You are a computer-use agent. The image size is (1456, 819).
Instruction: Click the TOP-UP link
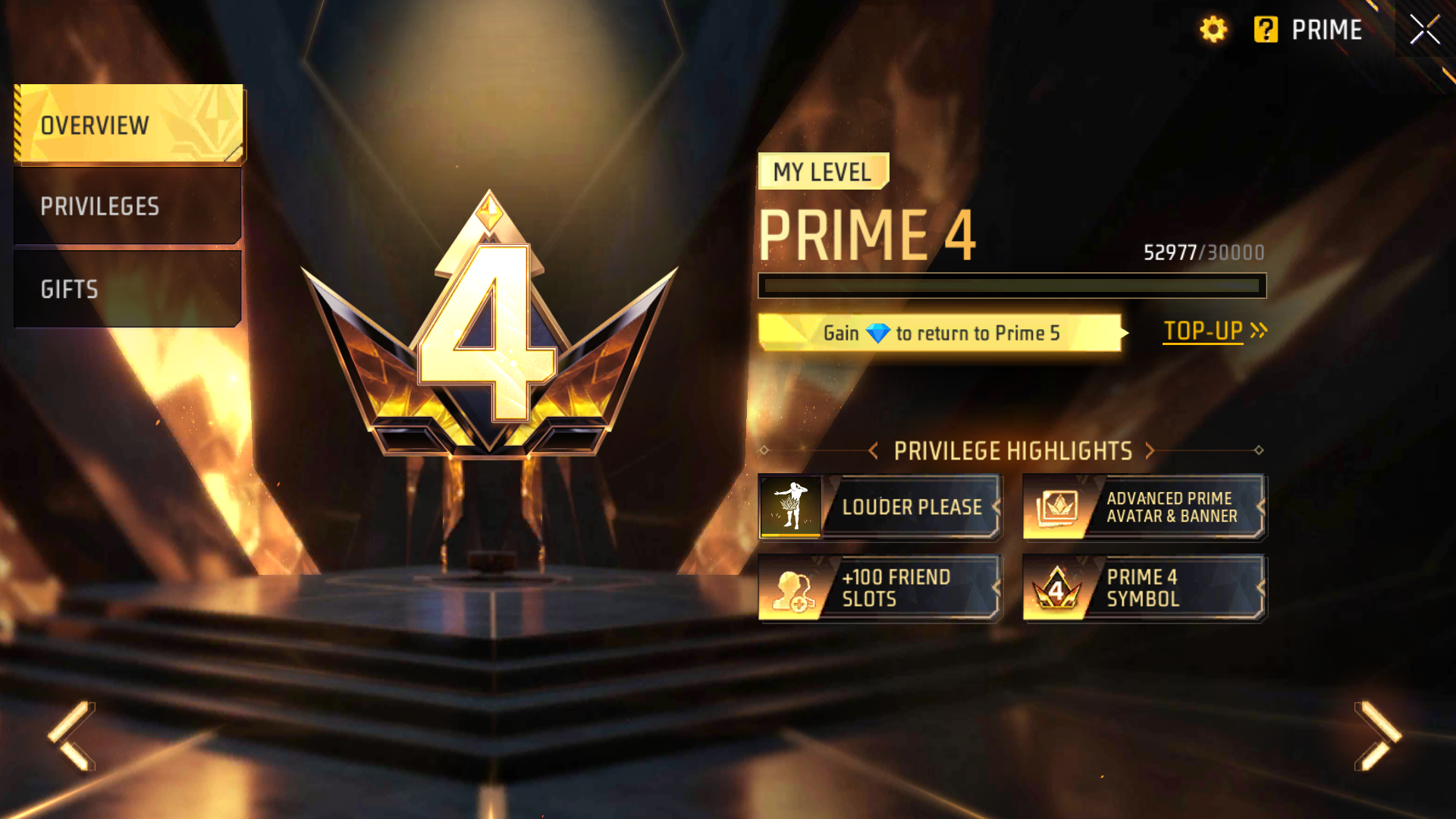coord(1203,331)
